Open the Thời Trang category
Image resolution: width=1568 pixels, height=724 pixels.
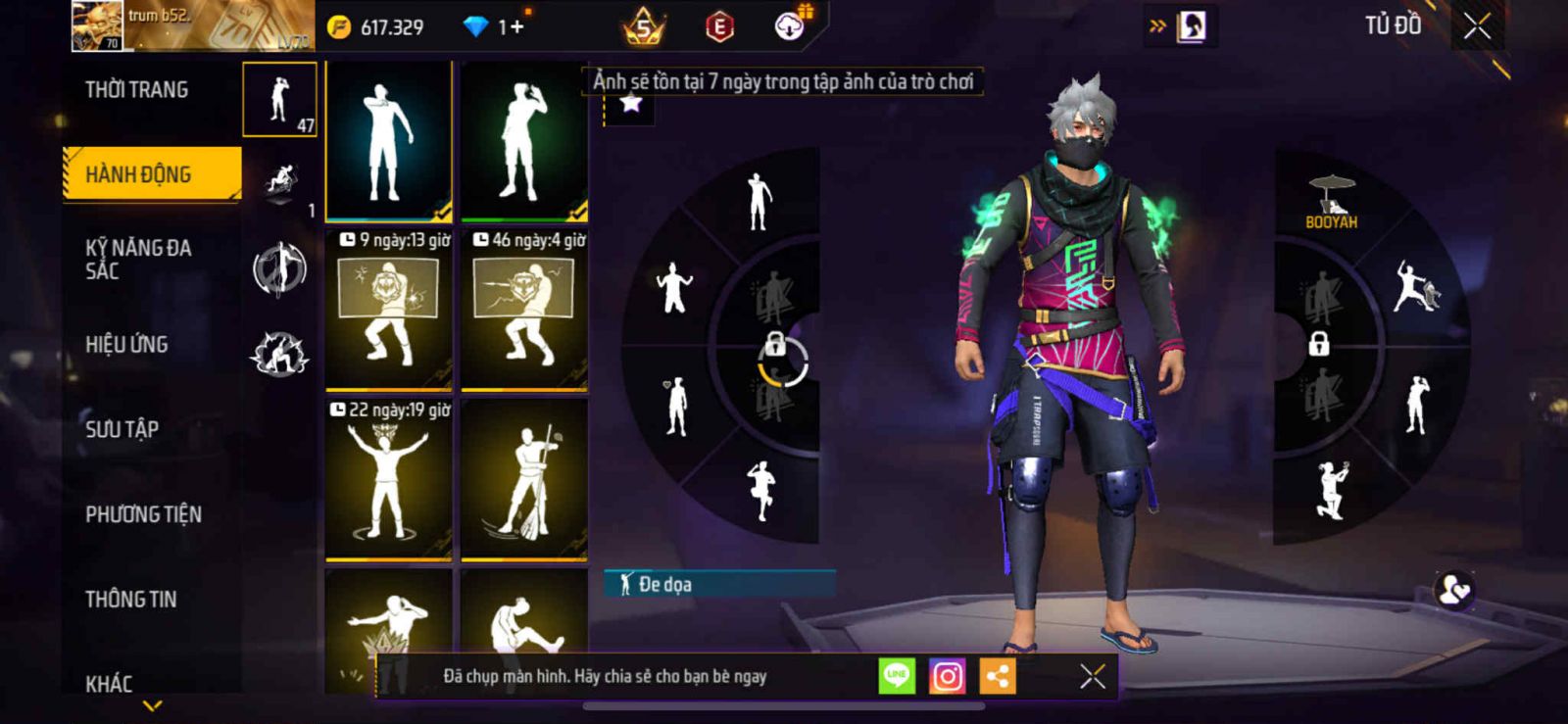pyautogui.click(x=136, y=90)
